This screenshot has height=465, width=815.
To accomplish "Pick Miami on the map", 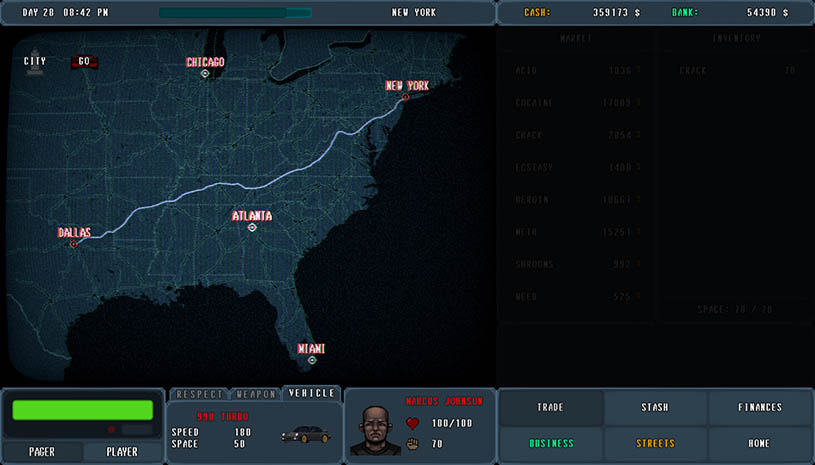I will [312, 360].
